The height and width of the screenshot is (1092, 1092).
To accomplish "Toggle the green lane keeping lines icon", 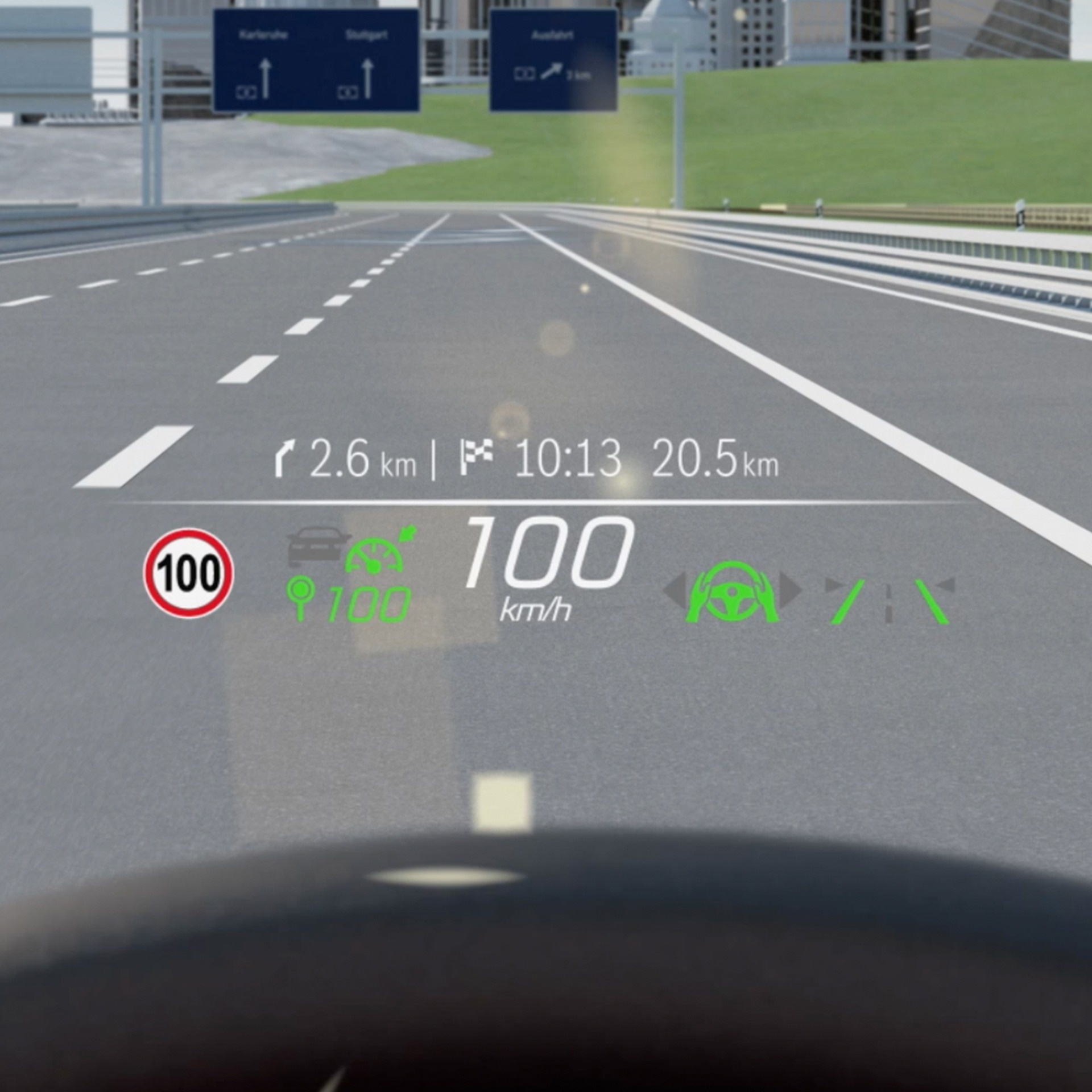I will click(890, 601).
